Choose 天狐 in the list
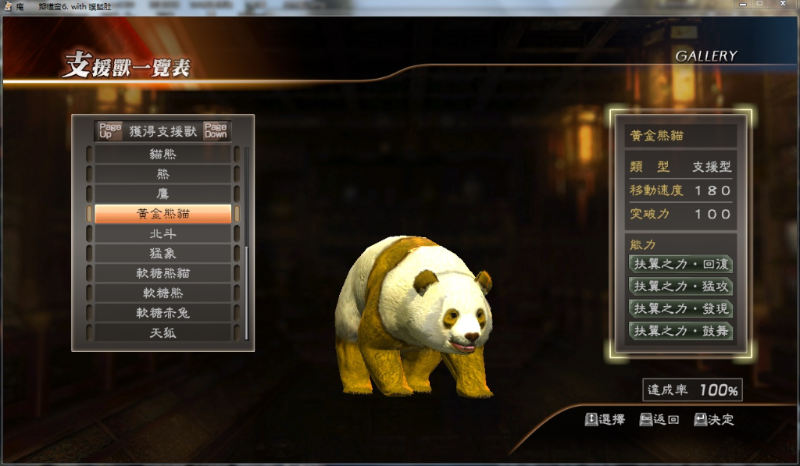The width and height of the screenshot is (800, 466). (163, 332)
